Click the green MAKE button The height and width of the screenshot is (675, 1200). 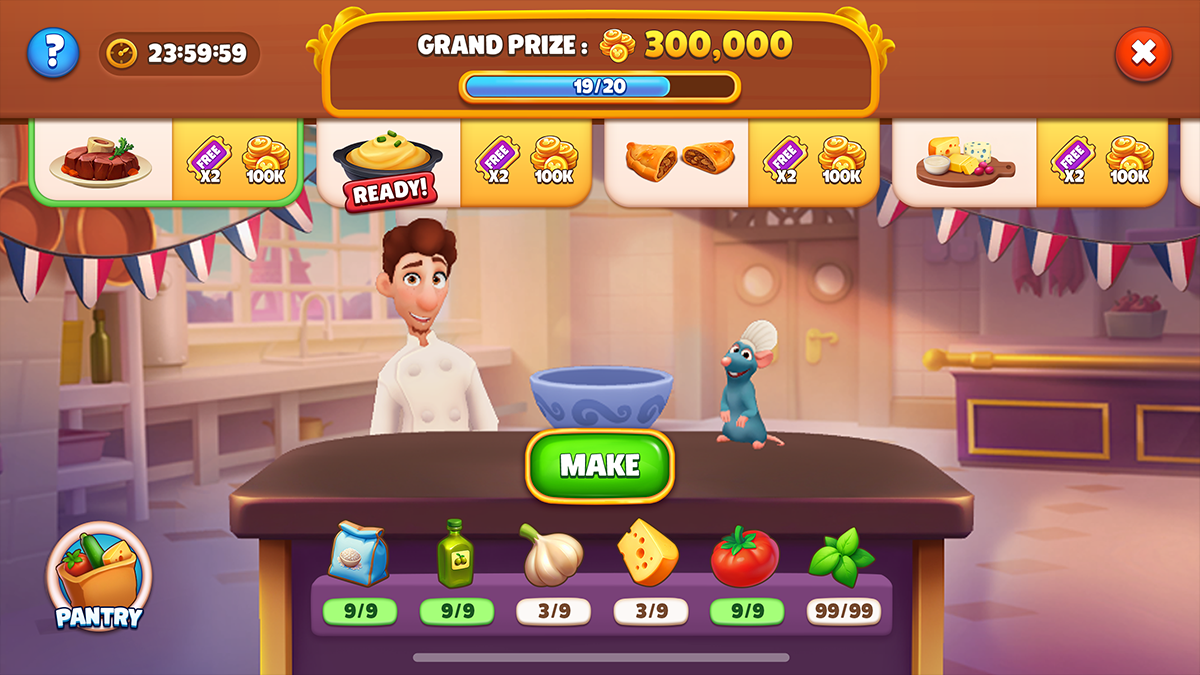(600, 465)
